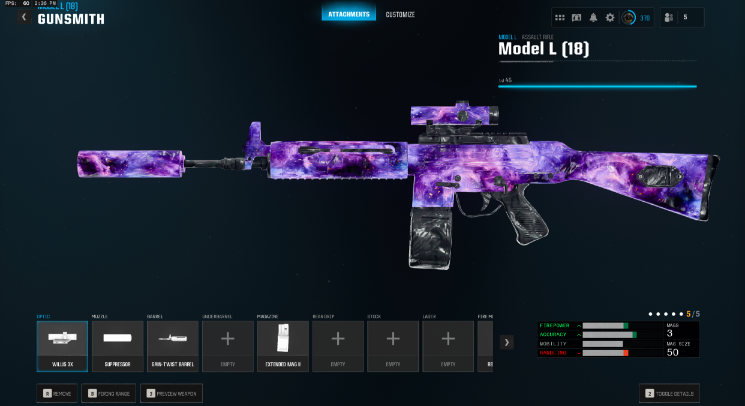Show more attachment slots with the right arrow
Screen dimensions: 745x406
tap(507, 342)
